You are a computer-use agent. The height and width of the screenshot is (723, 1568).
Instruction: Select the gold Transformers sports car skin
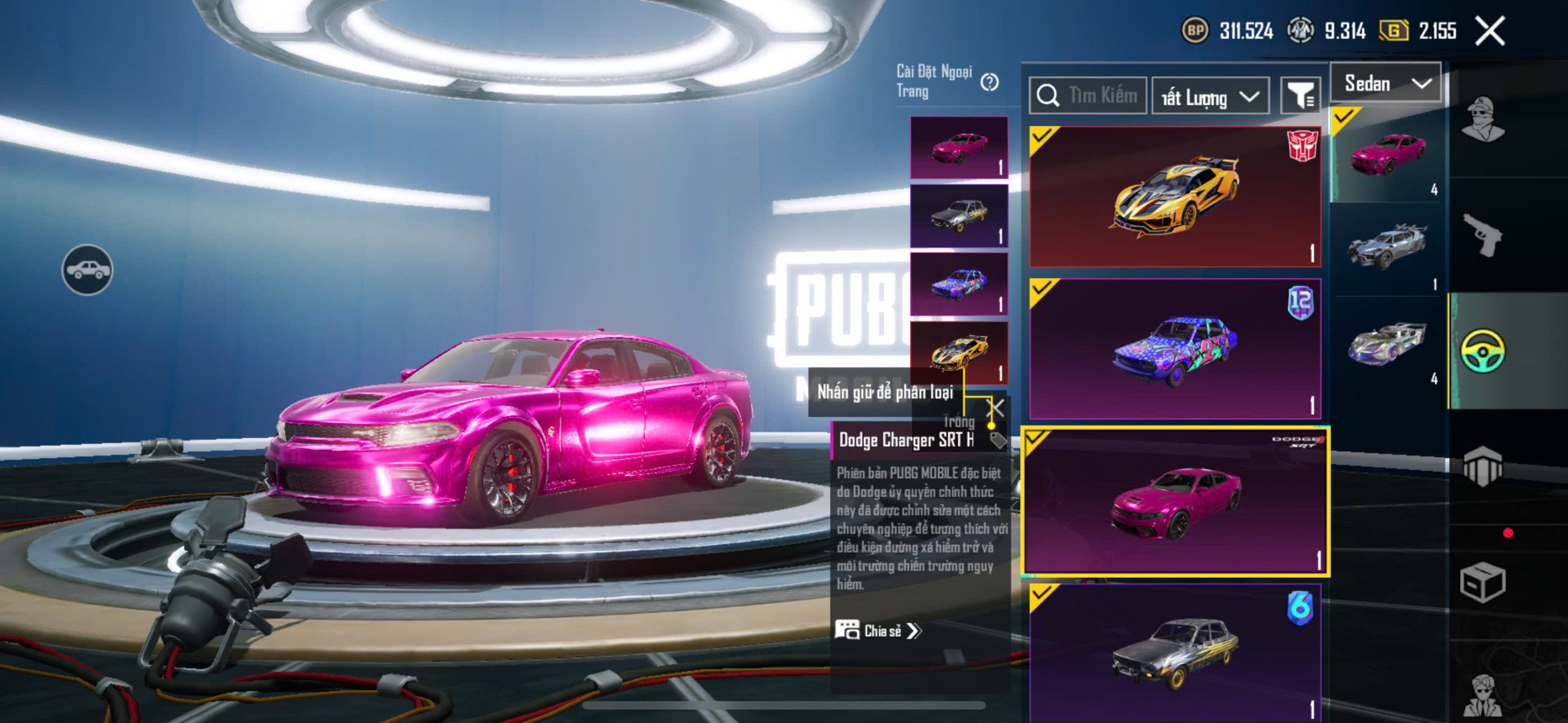point(1175,196)
